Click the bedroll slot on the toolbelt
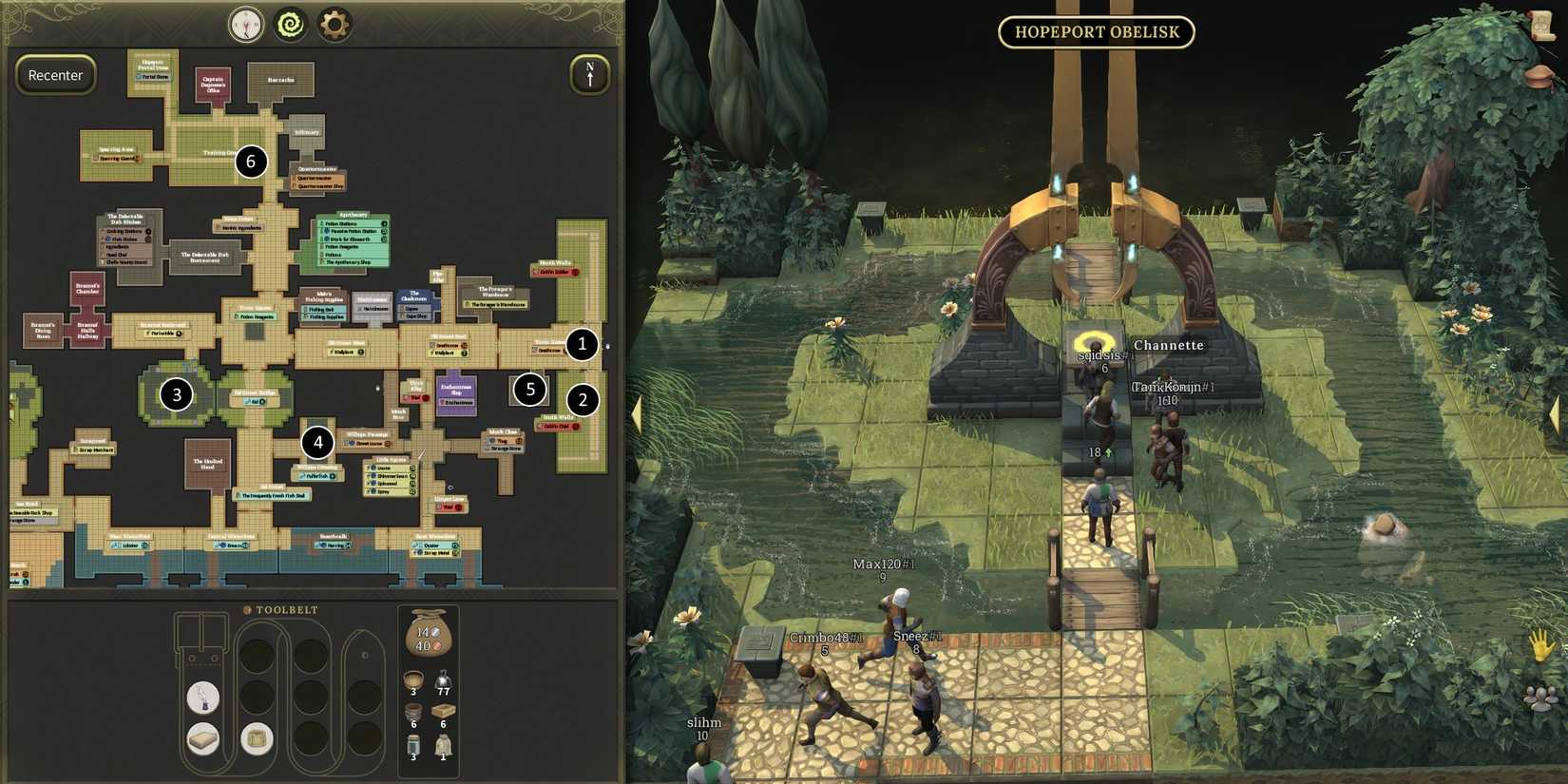The width and height of the screenshot is (1568, 784). (x=203, y=738)
